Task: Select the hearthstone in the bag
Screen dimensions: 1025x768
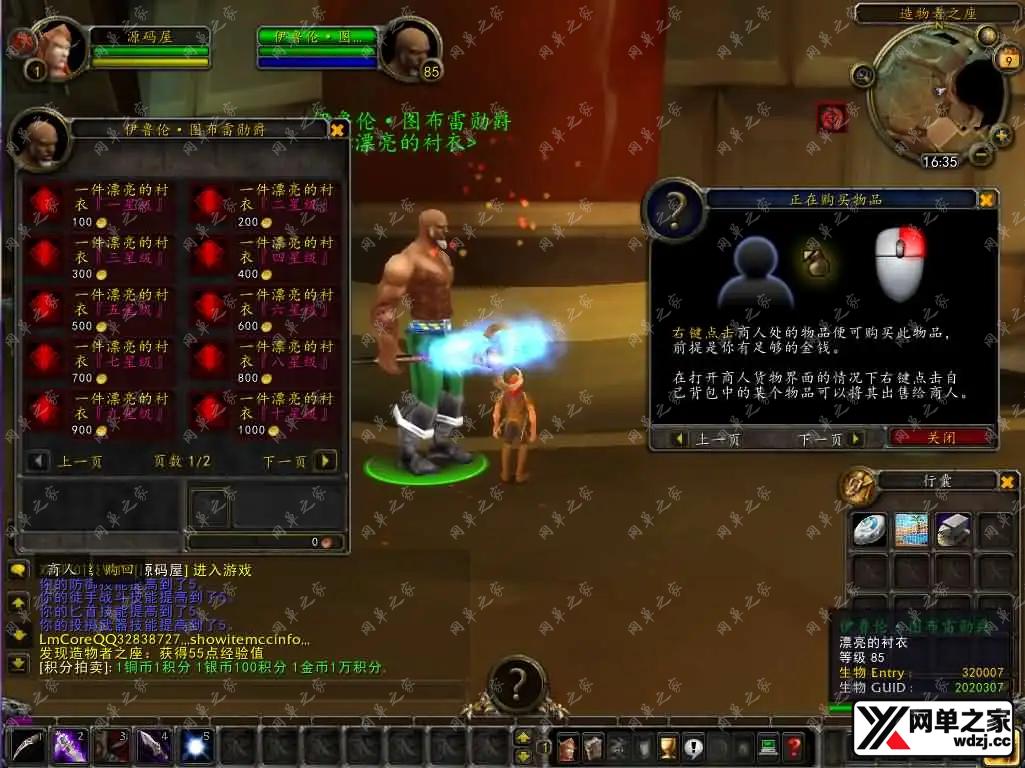Action: click(x=869, y=530)
